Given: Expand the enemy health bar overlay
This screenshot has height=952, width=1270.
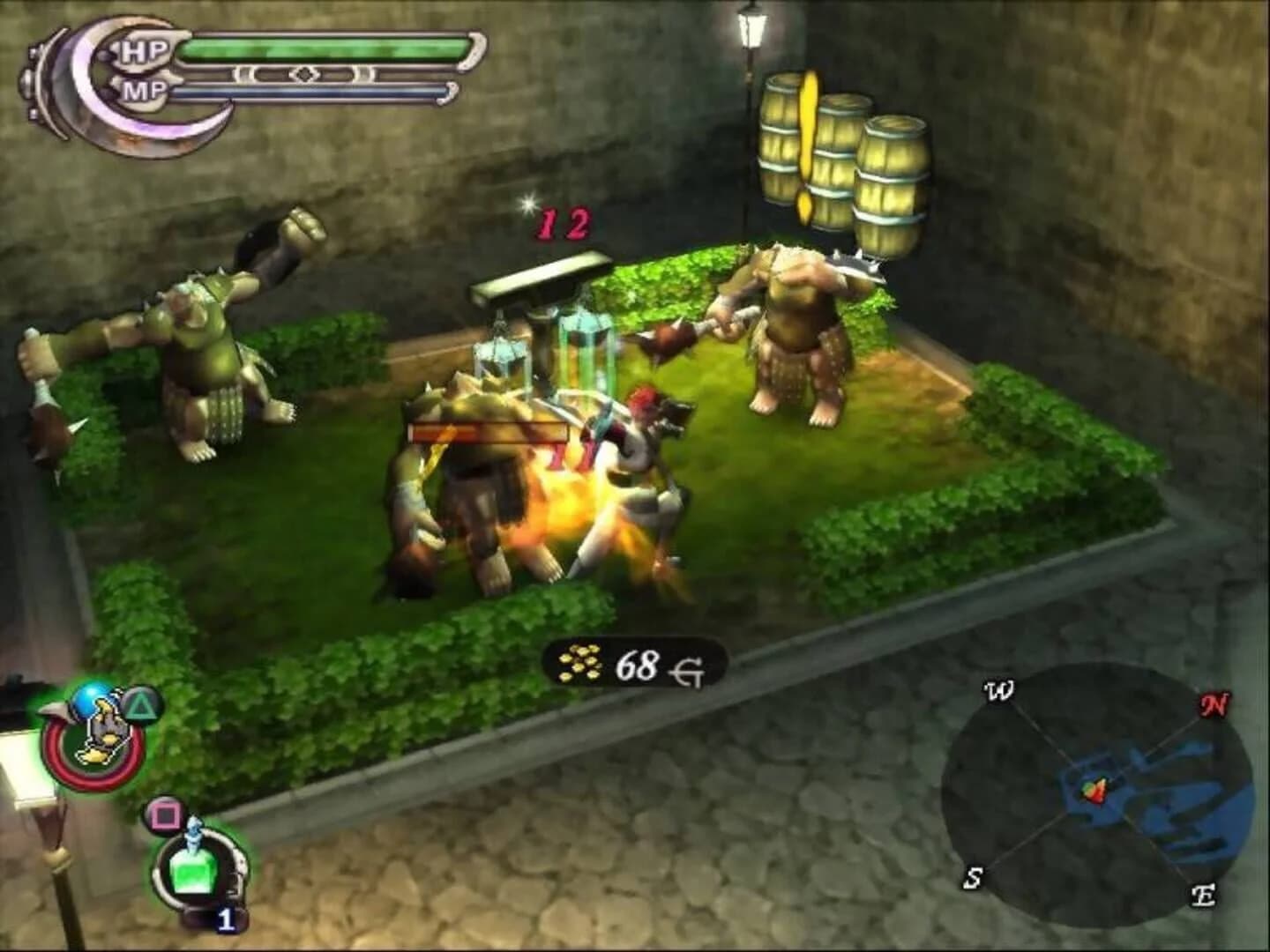Looking at the screenshot, I should [488, 432].
